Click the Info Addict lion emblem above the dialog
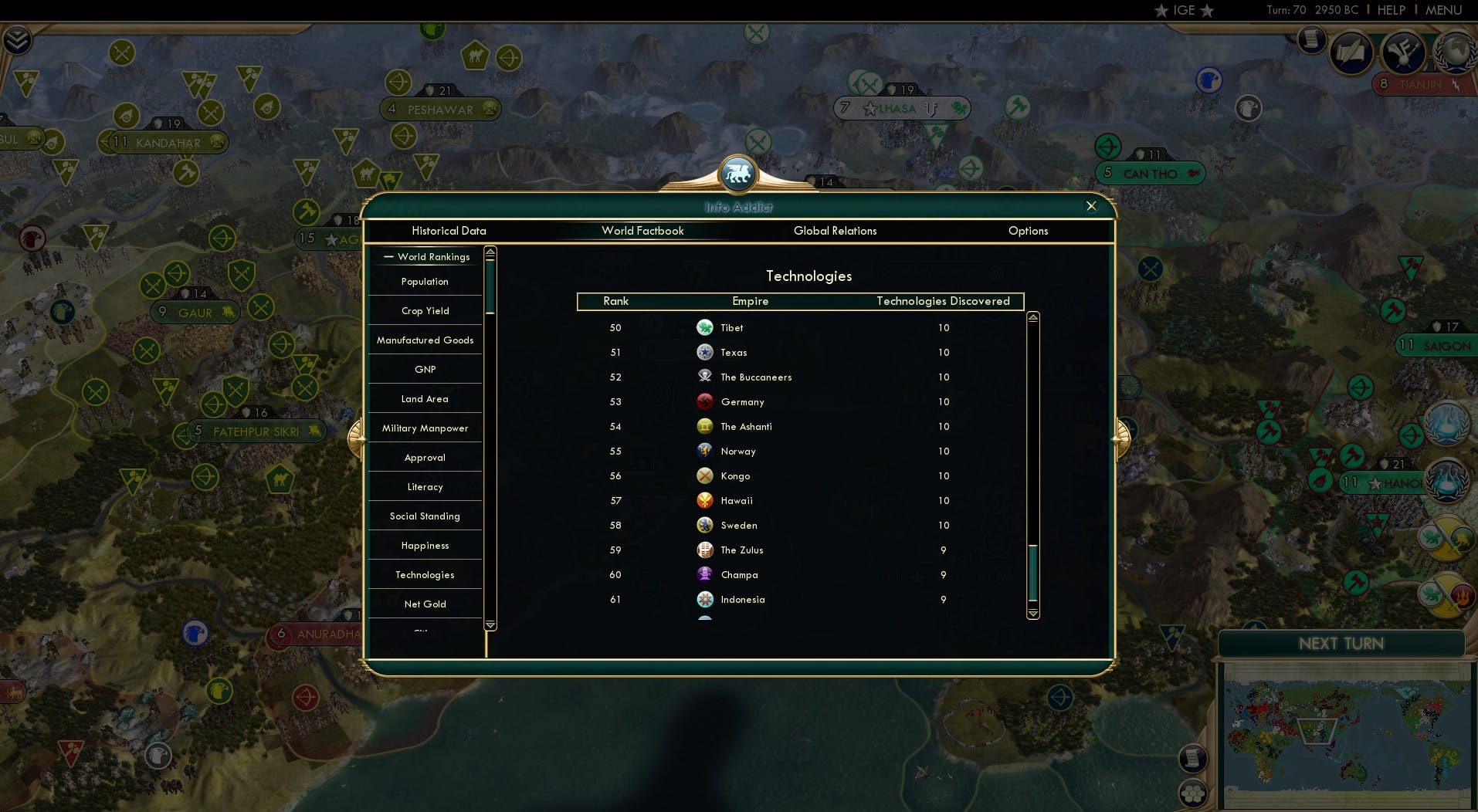The width and height of the screenshot is (1478, 812). click(738, 174)
